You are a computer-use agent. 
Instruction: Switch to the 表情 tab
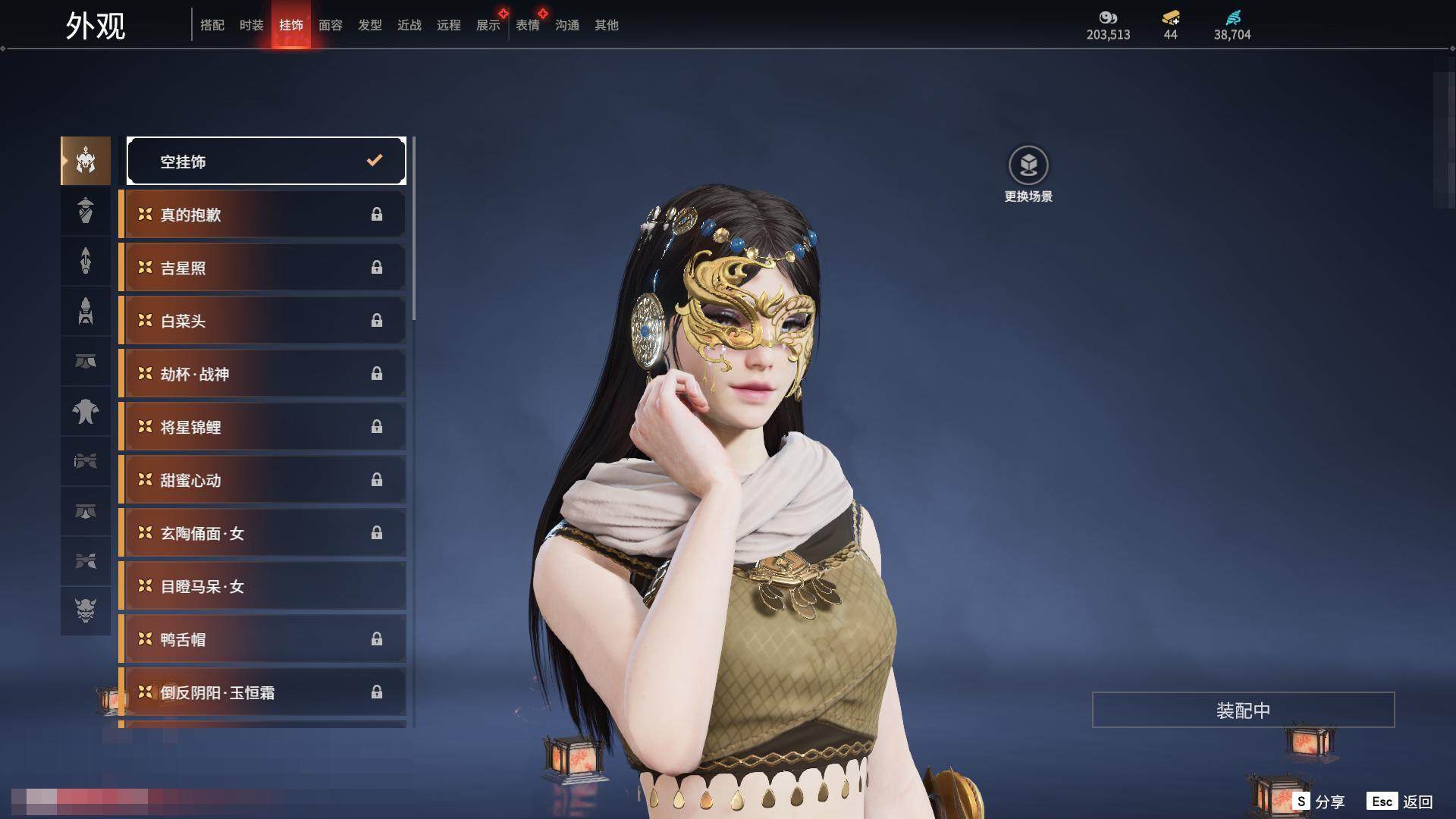click(527, 25)
